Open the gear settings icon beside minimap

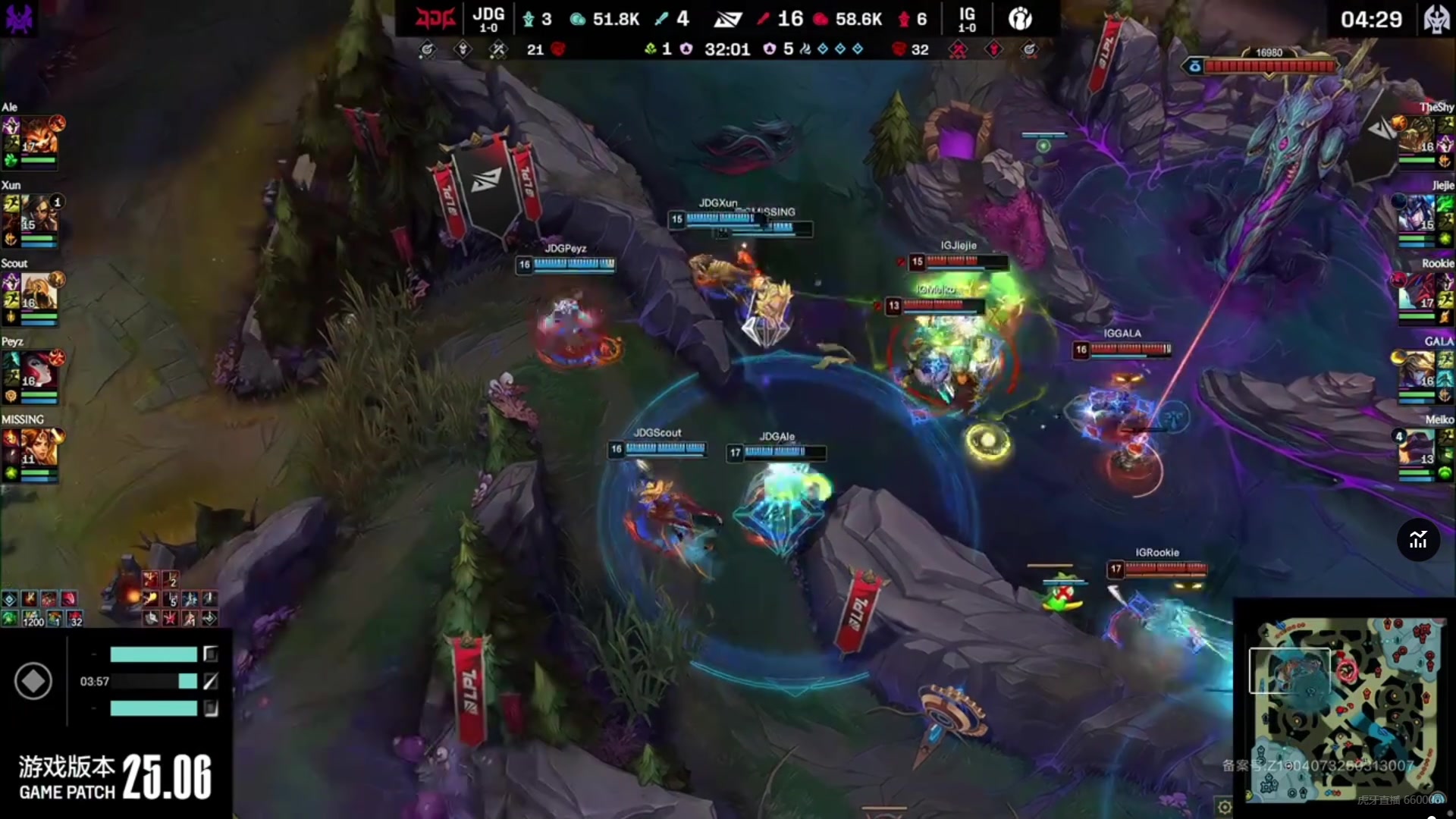[x=1224, y=806]
